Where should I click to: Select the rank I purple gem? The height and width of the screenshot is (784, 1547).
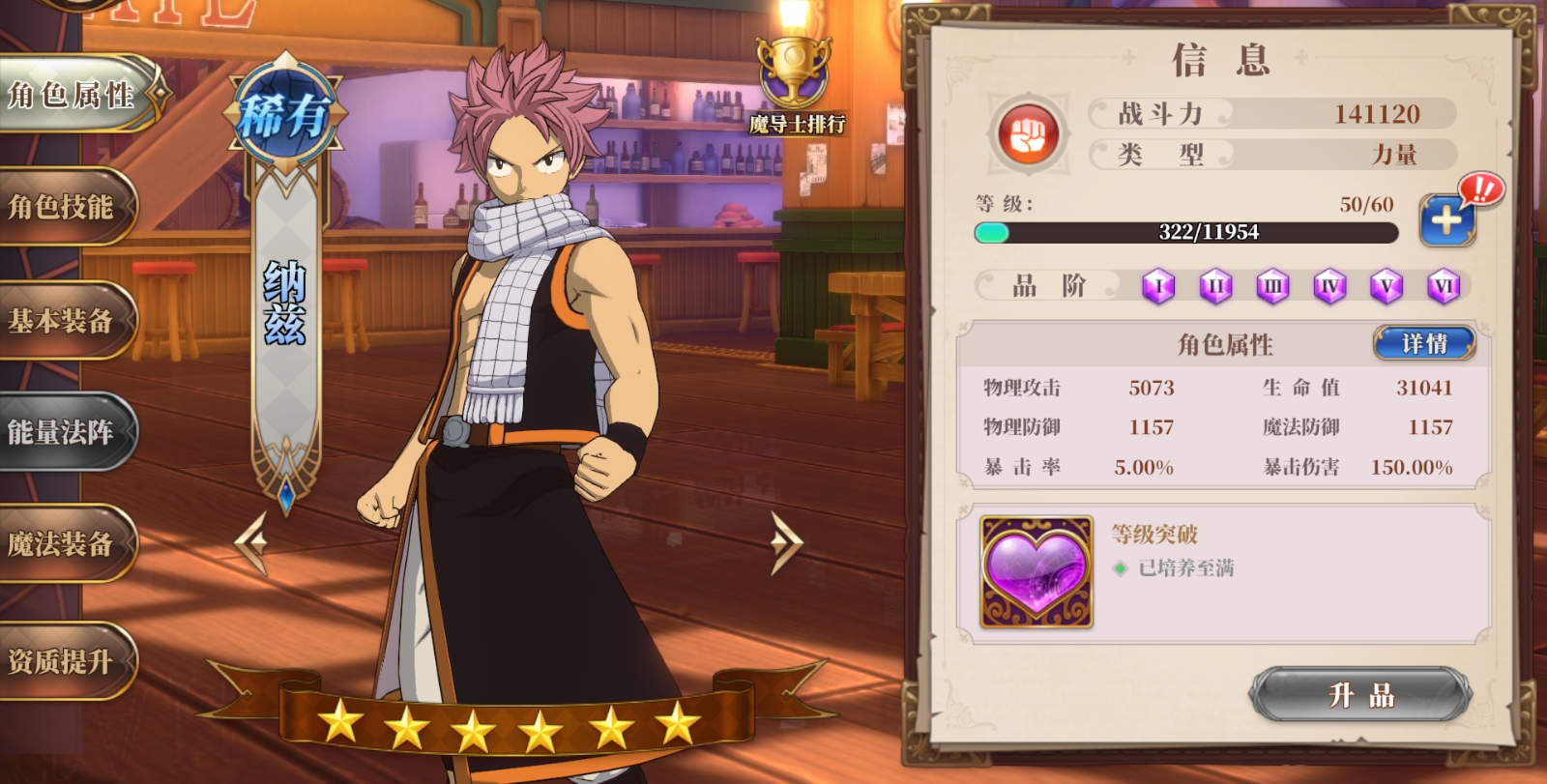[x=1158, y=286]
